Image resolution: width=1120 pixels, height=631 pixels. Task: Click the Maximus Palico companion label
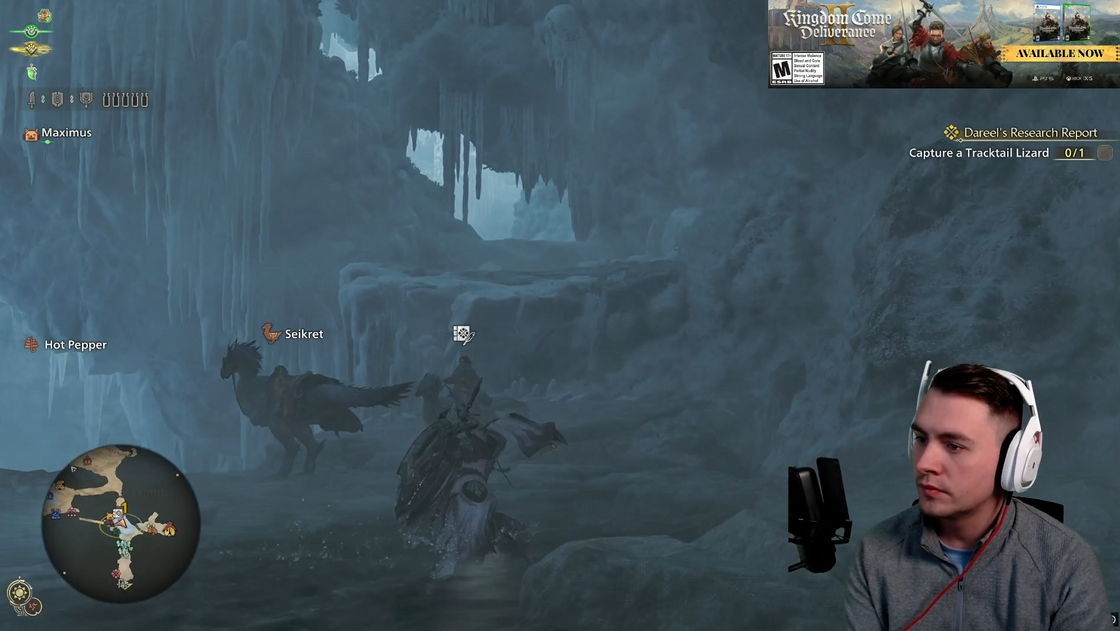[x=65, y=133]
